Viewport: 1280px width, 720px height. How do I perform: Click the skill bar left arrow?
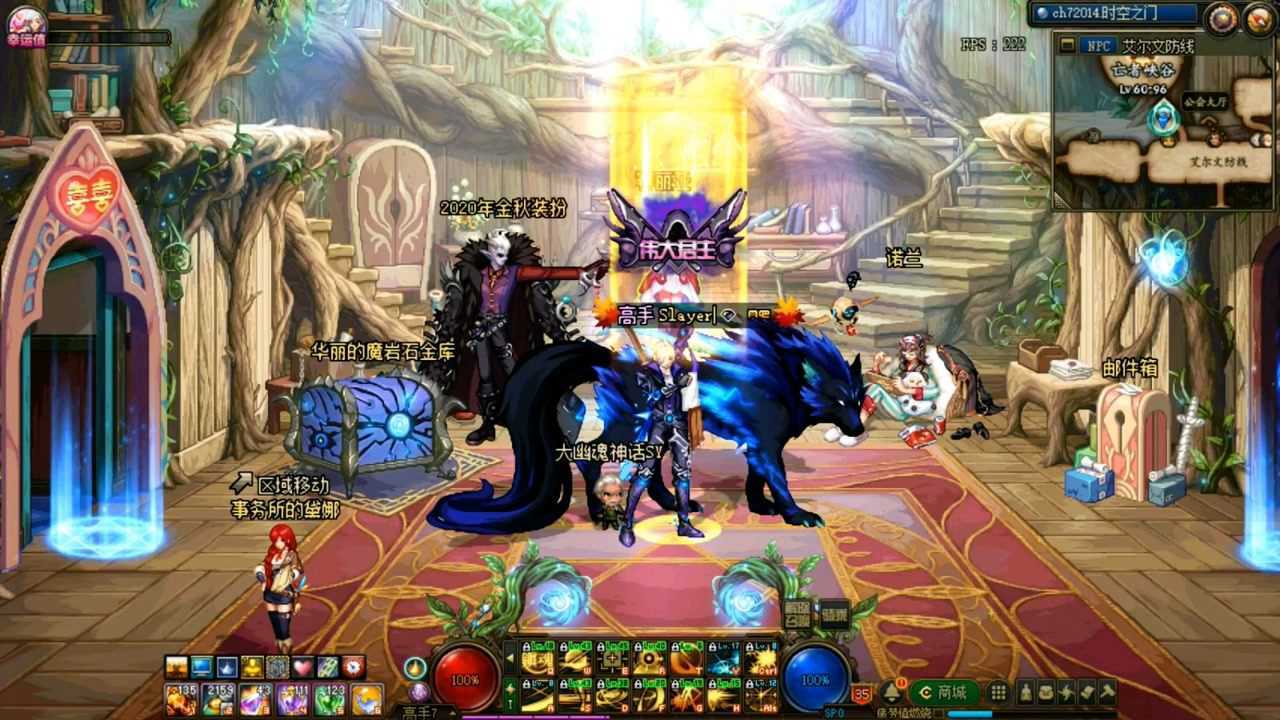510,660
